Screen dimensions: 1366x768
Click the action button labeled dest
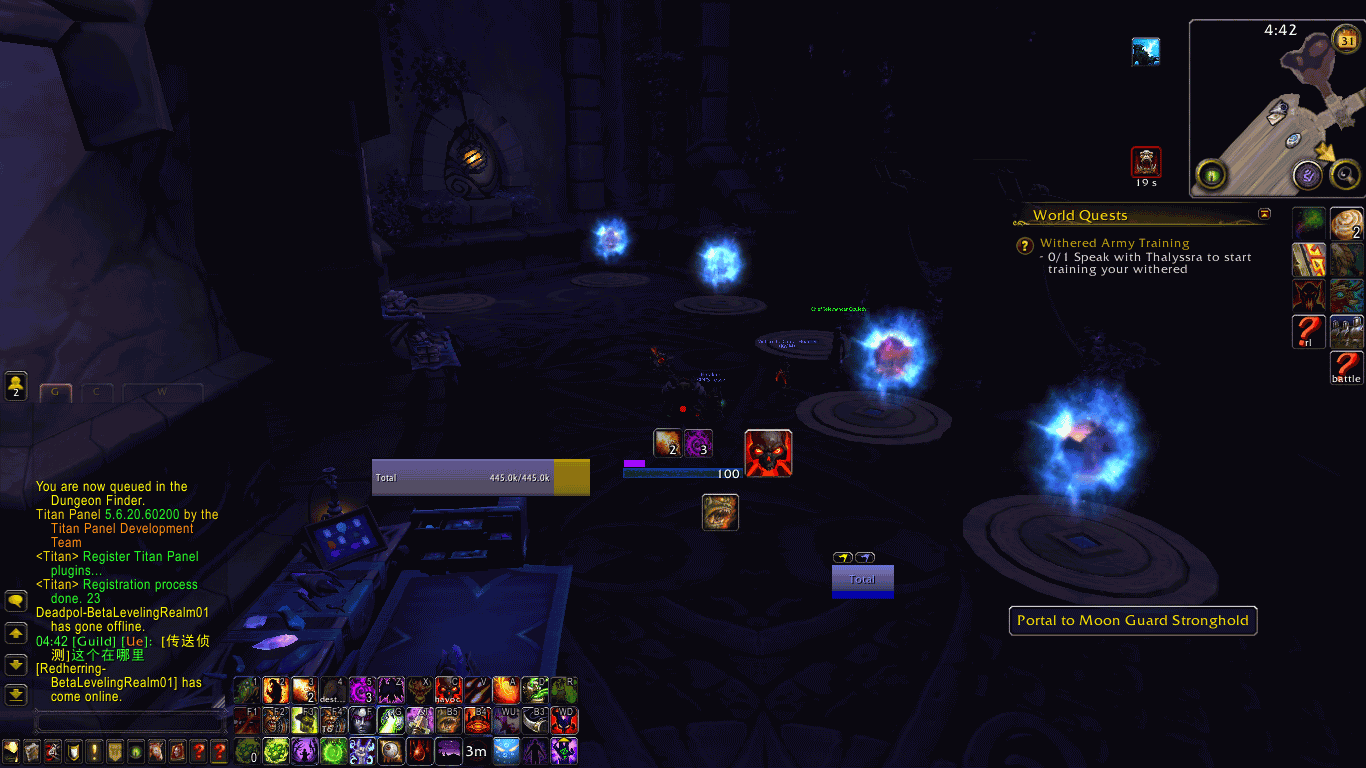pyautogui.click(x=333, y=690)
